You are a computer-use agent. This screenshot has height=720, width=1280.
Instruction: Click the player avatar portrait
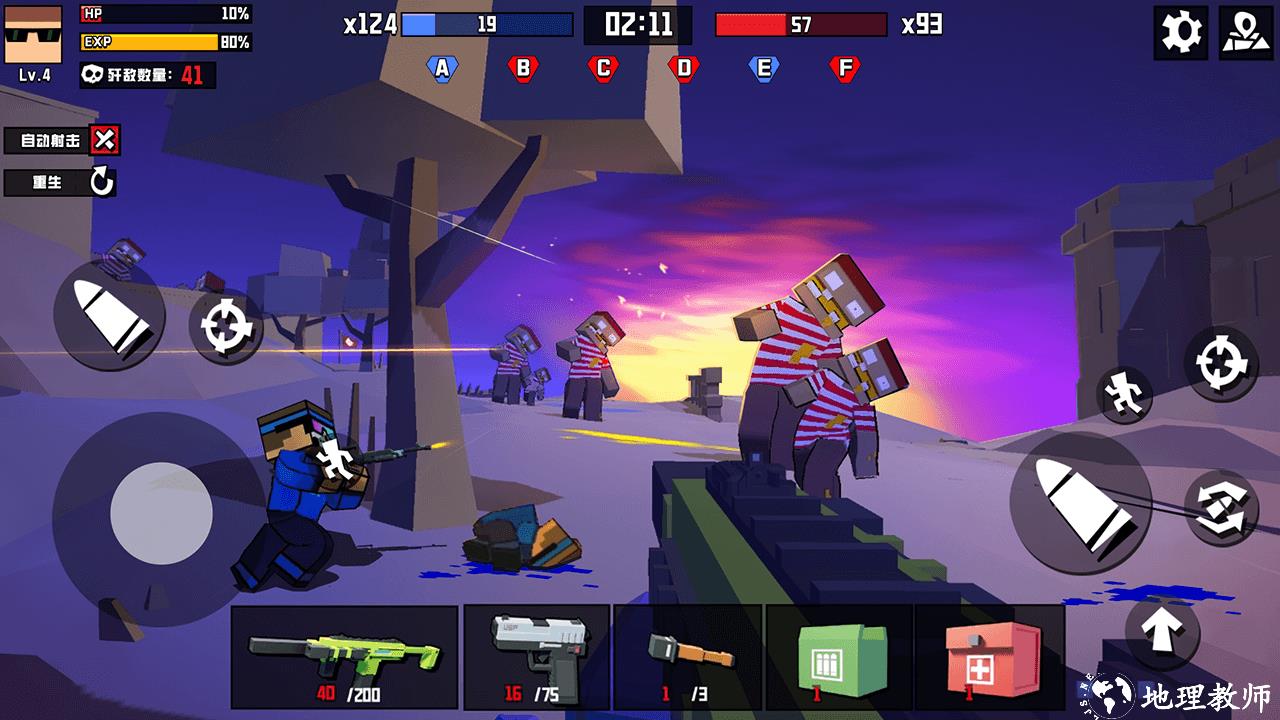[x=33, y=34]
